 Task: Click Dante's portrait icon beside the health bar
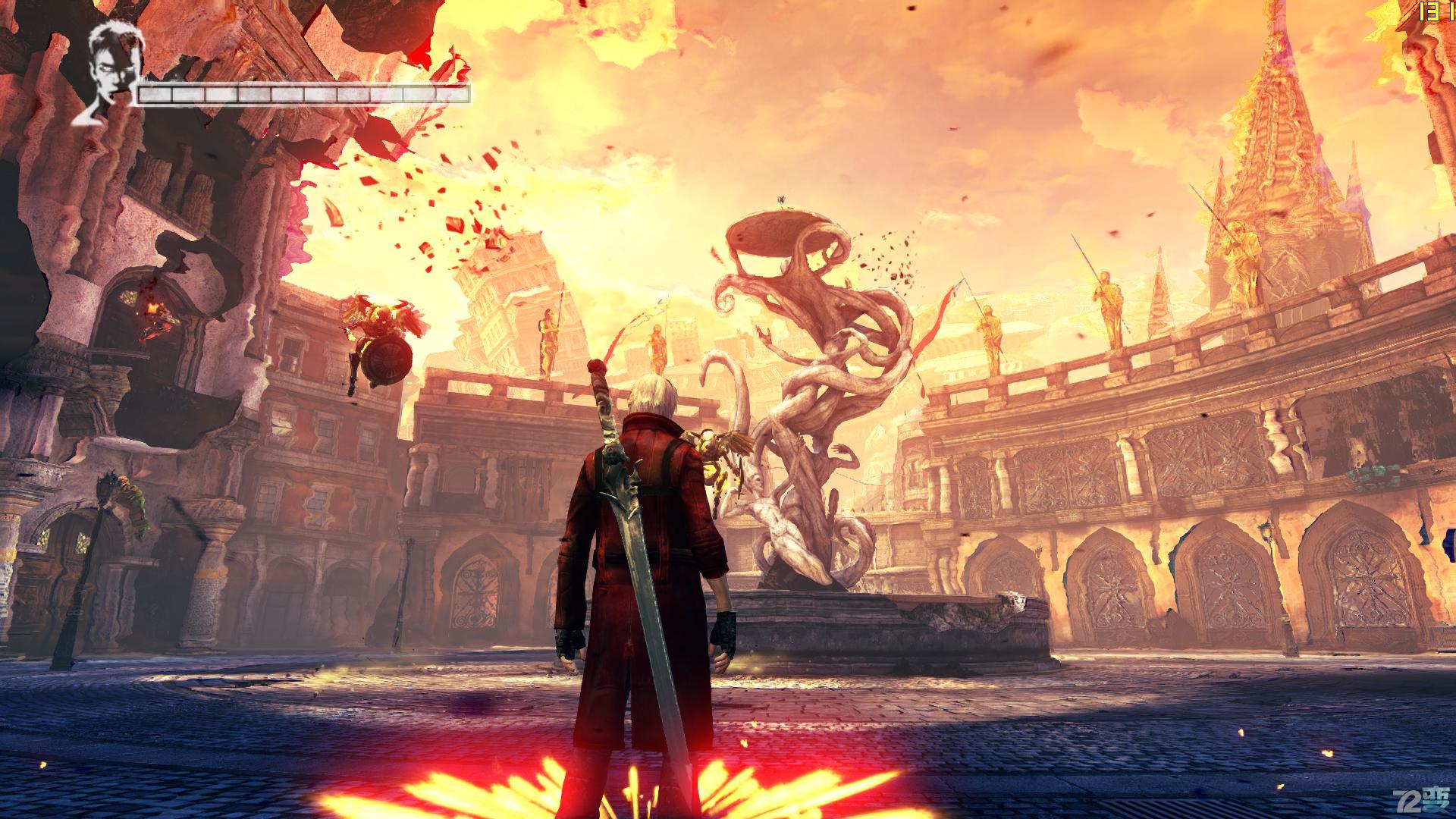(x=106, y=74)
